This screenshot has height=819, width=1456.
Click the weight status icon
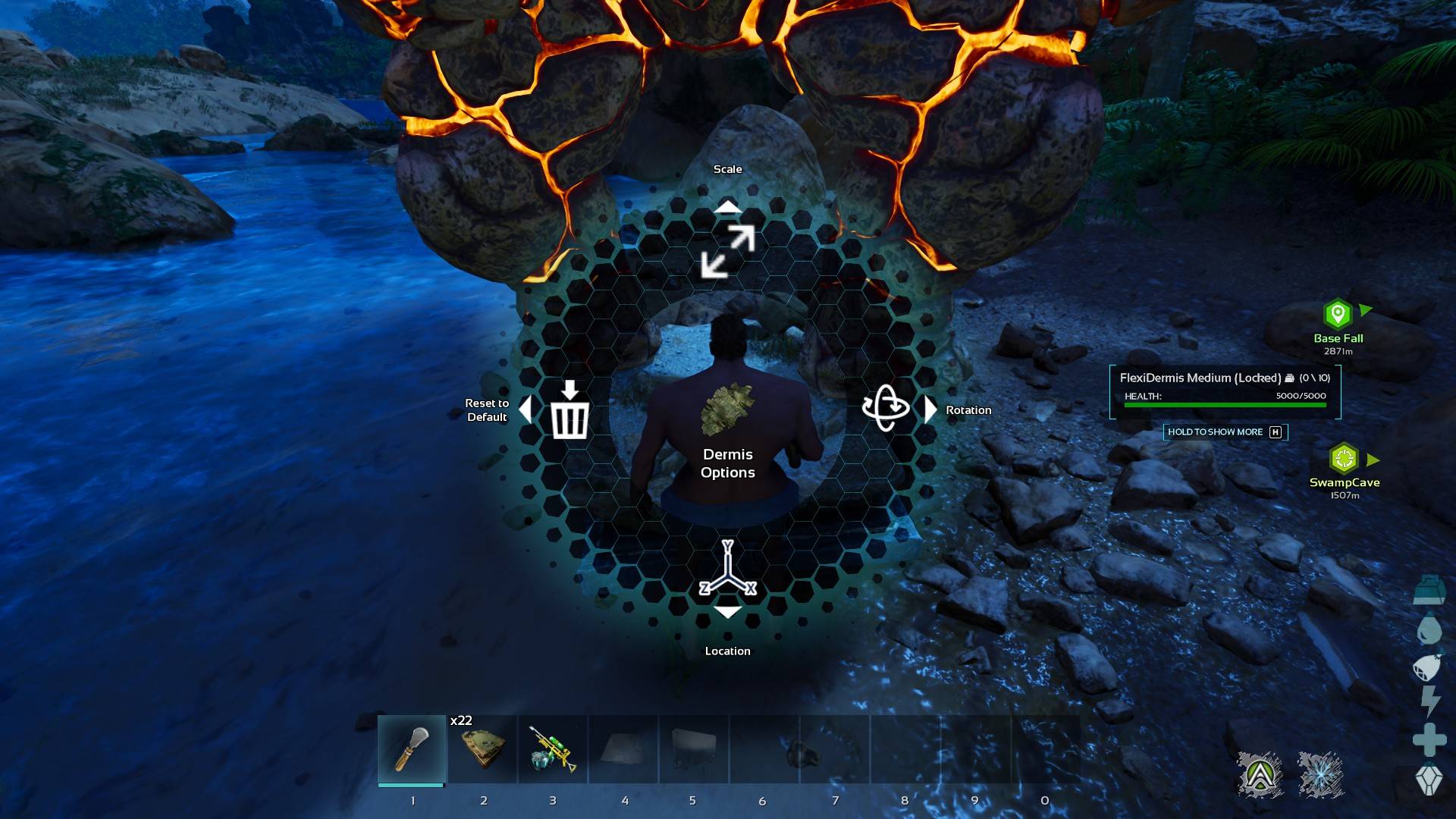[1429, 590]
